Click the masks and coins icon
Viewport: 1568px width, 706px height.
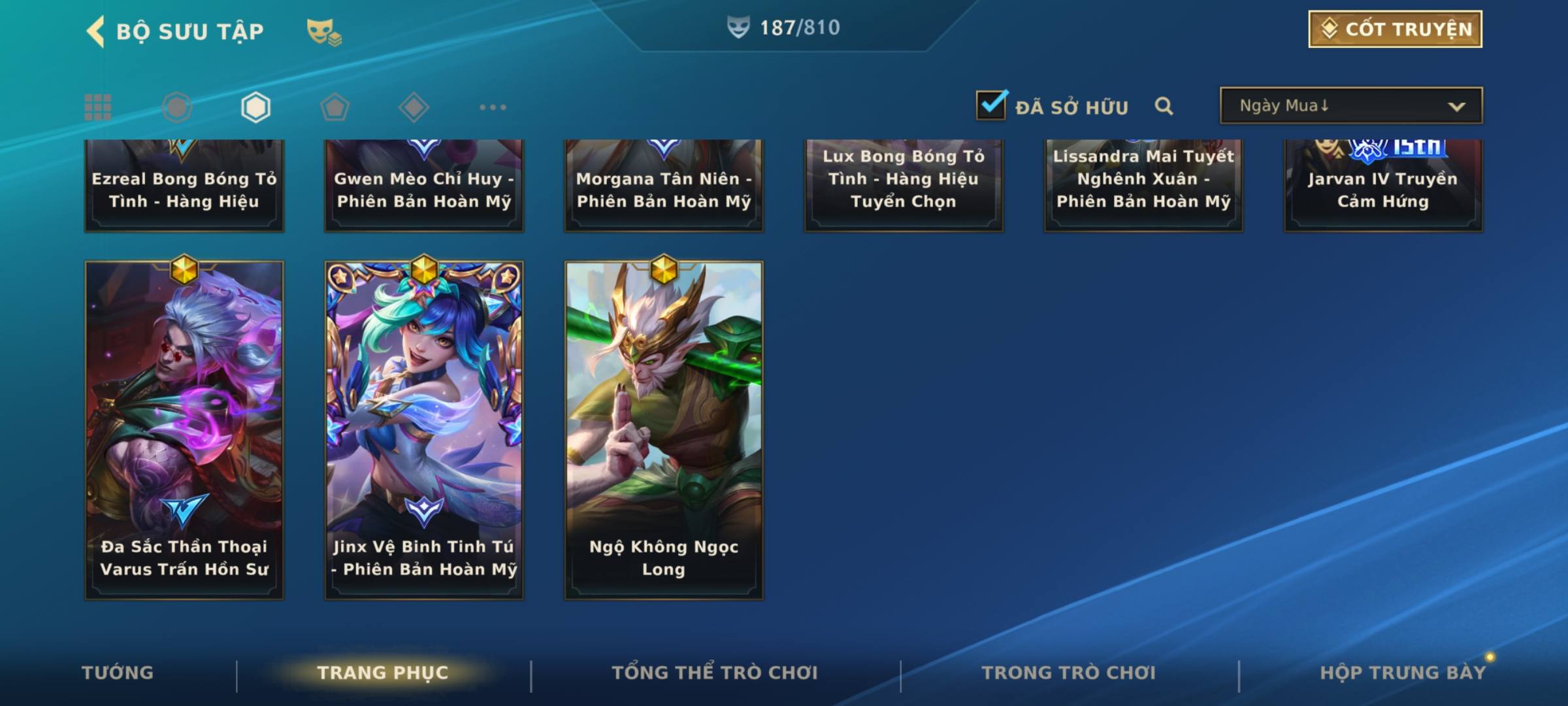(x=324, y=31)
